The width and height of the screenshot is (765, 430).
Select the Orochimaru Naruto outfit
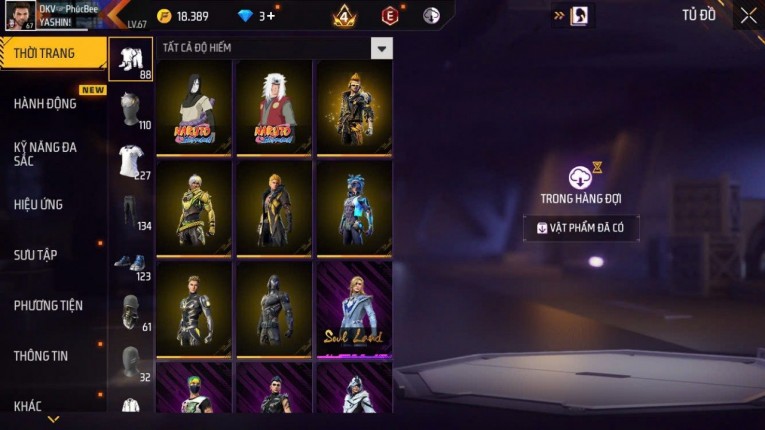(194, 107)
